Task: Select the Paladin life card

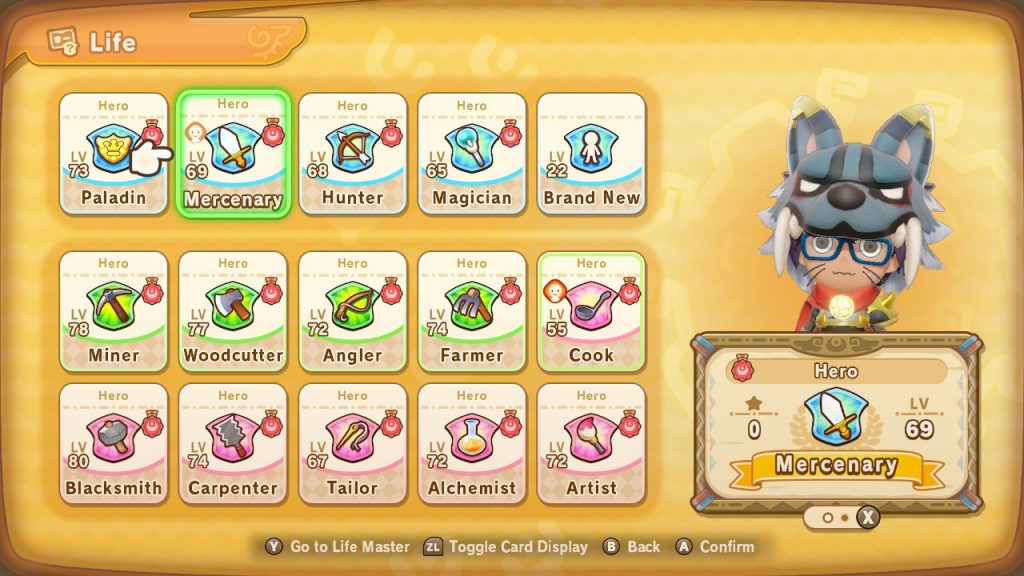Action: (x=113, y=153)
